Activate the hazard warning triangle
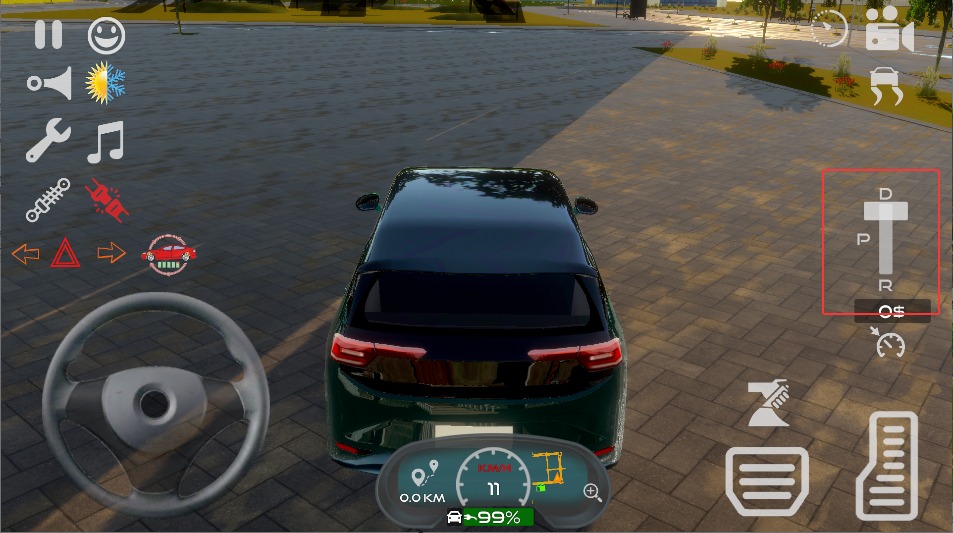 coord(66,252)
